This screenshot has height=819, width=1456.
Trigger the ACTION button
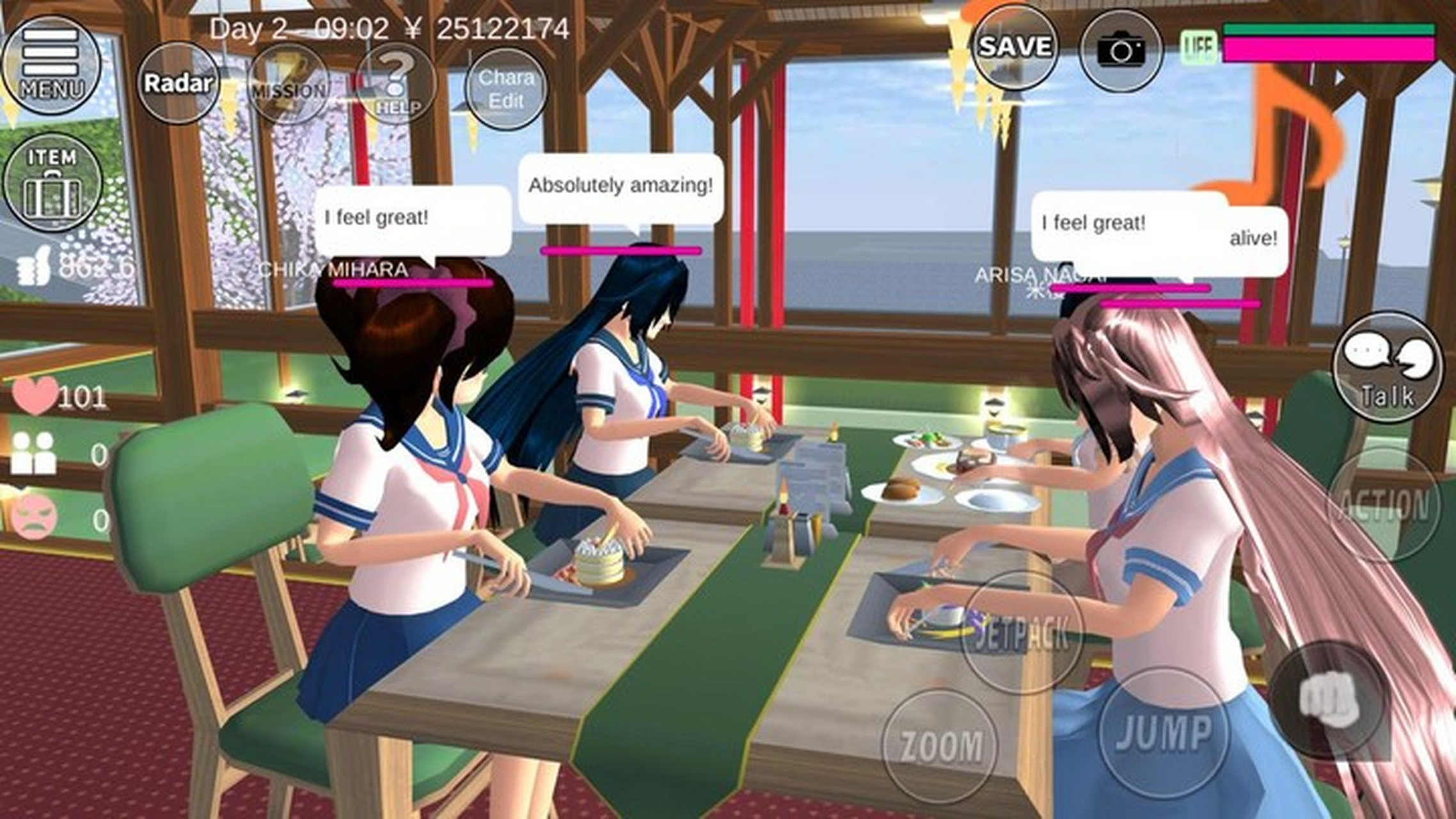[1384, 505]
